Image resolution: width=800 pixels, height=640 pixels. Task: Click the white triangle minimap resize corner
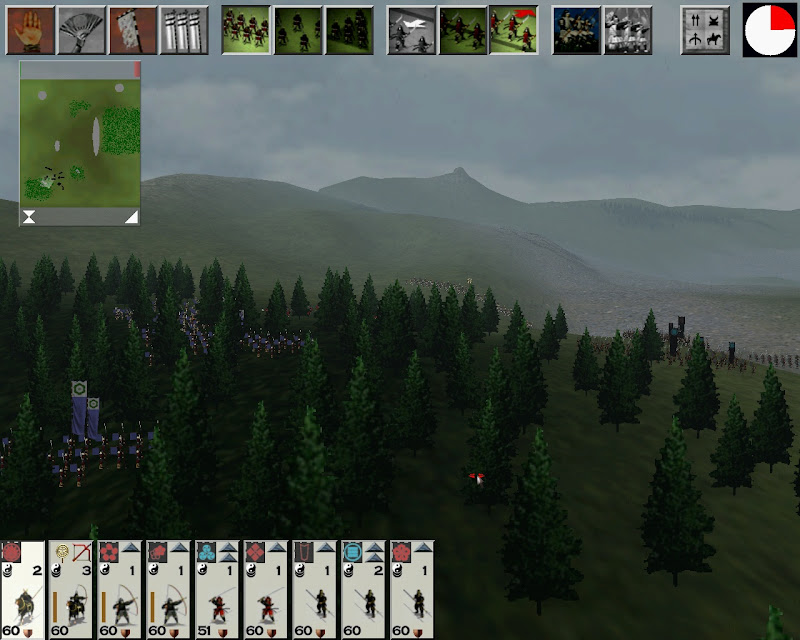click(131, 217)
